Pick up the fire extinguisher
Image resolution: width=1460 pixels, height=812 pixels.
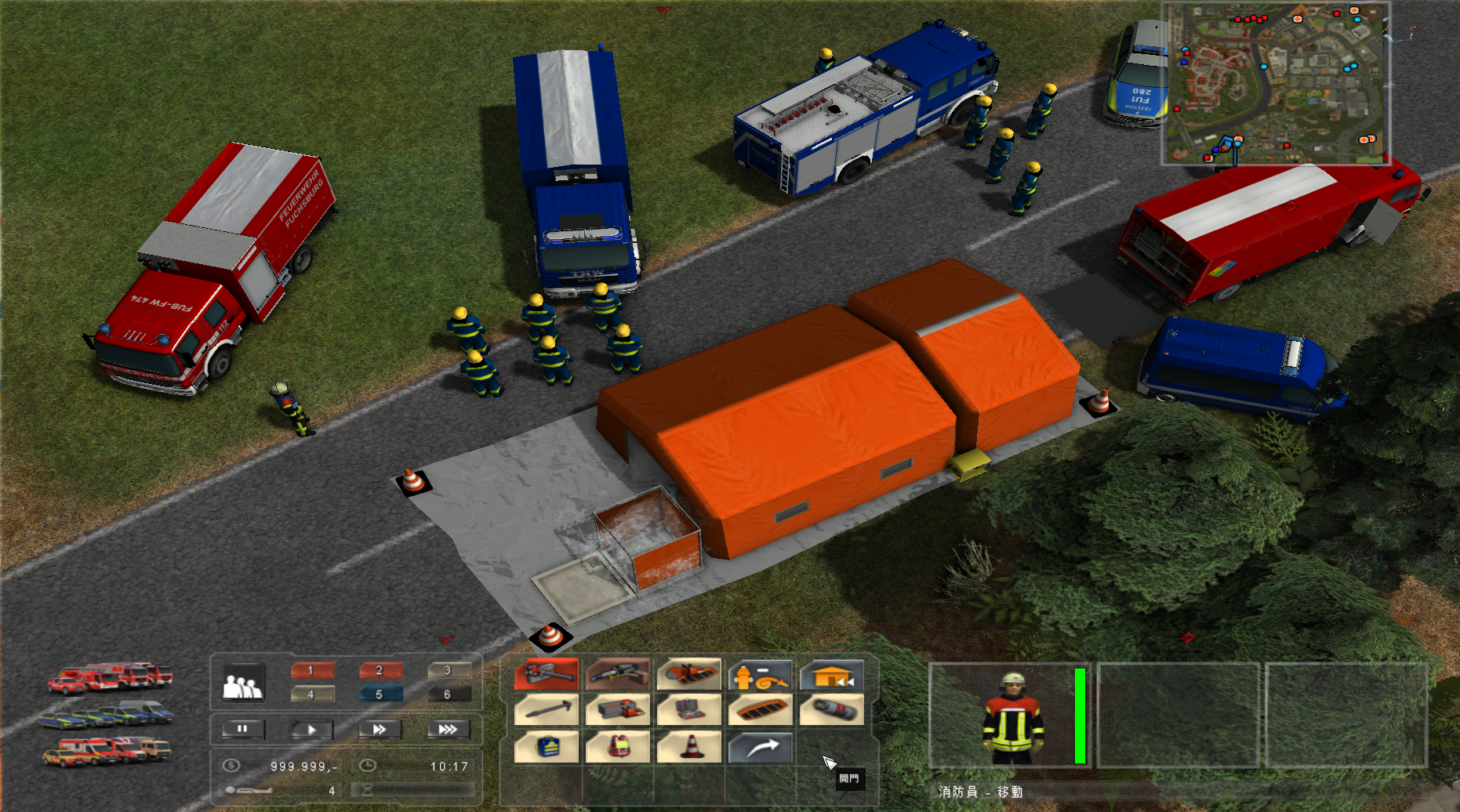pos(832,710)
